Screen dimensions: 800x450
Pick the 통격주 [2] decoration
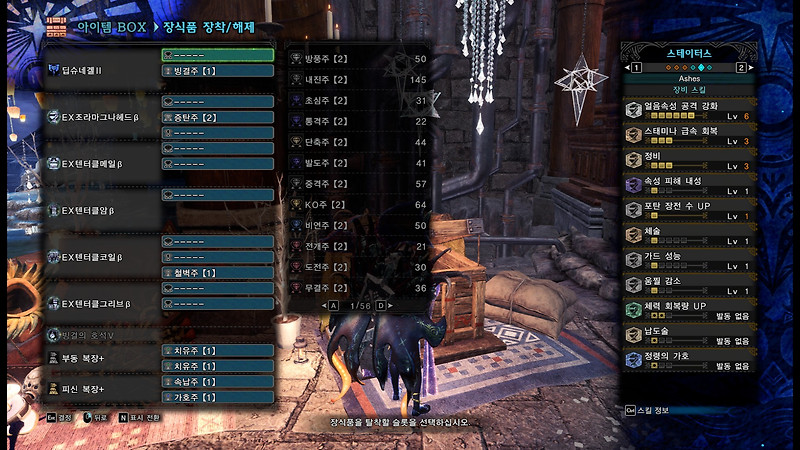coord(358,121)
